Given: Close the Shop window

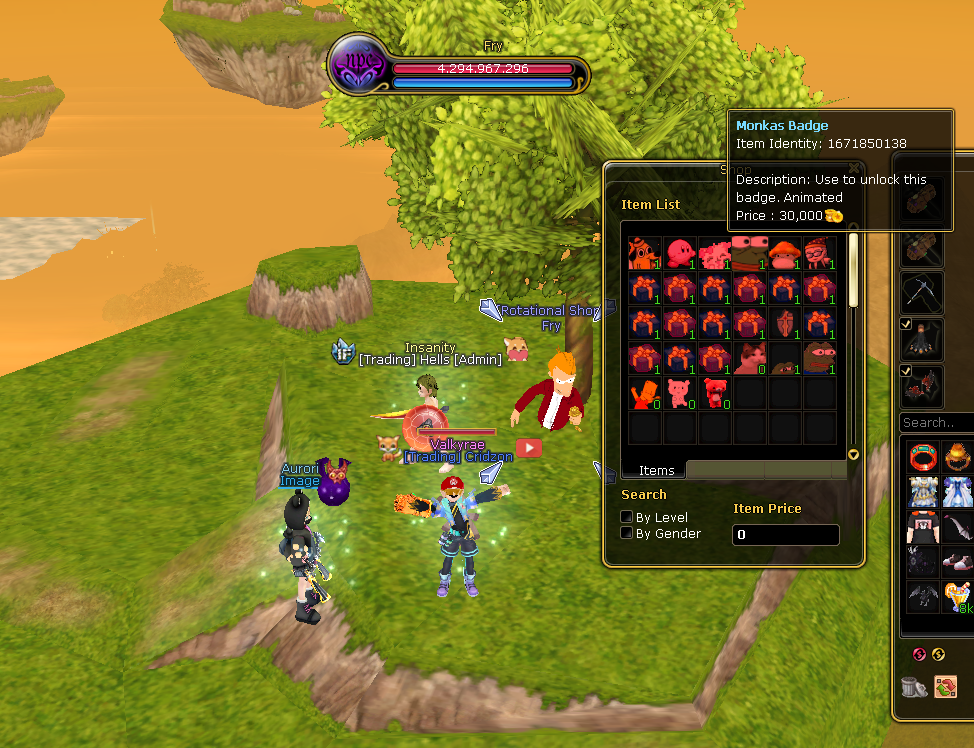Looking at the screenshot, I should coord(854,170).
